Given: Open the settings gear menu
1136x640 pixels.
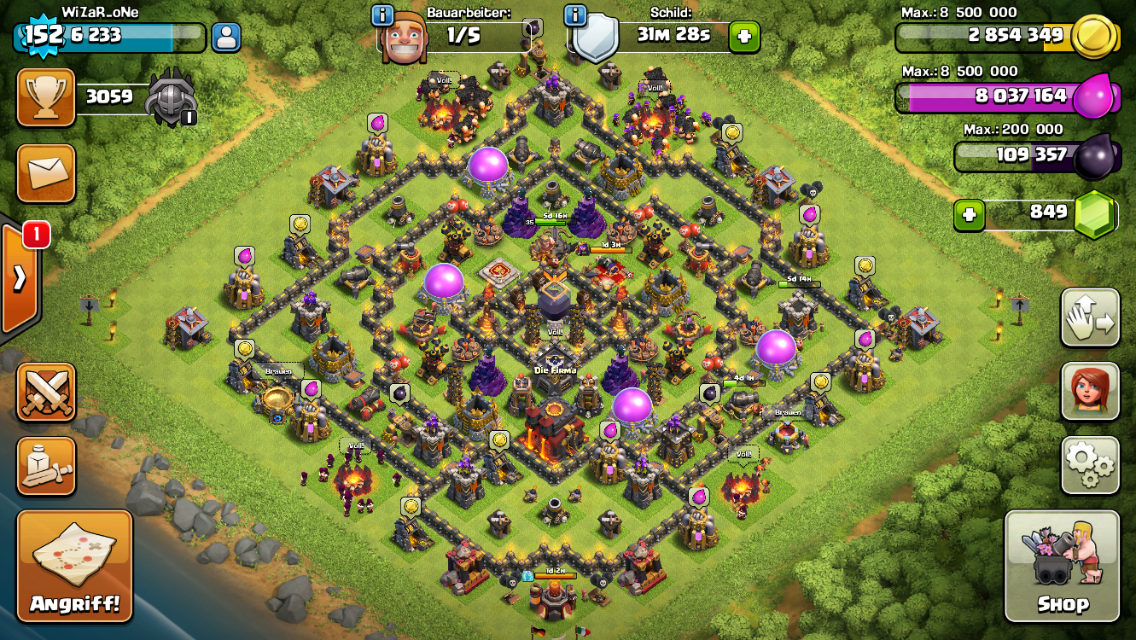Looking at the screenshot, I should click(x=1089, y=464).
